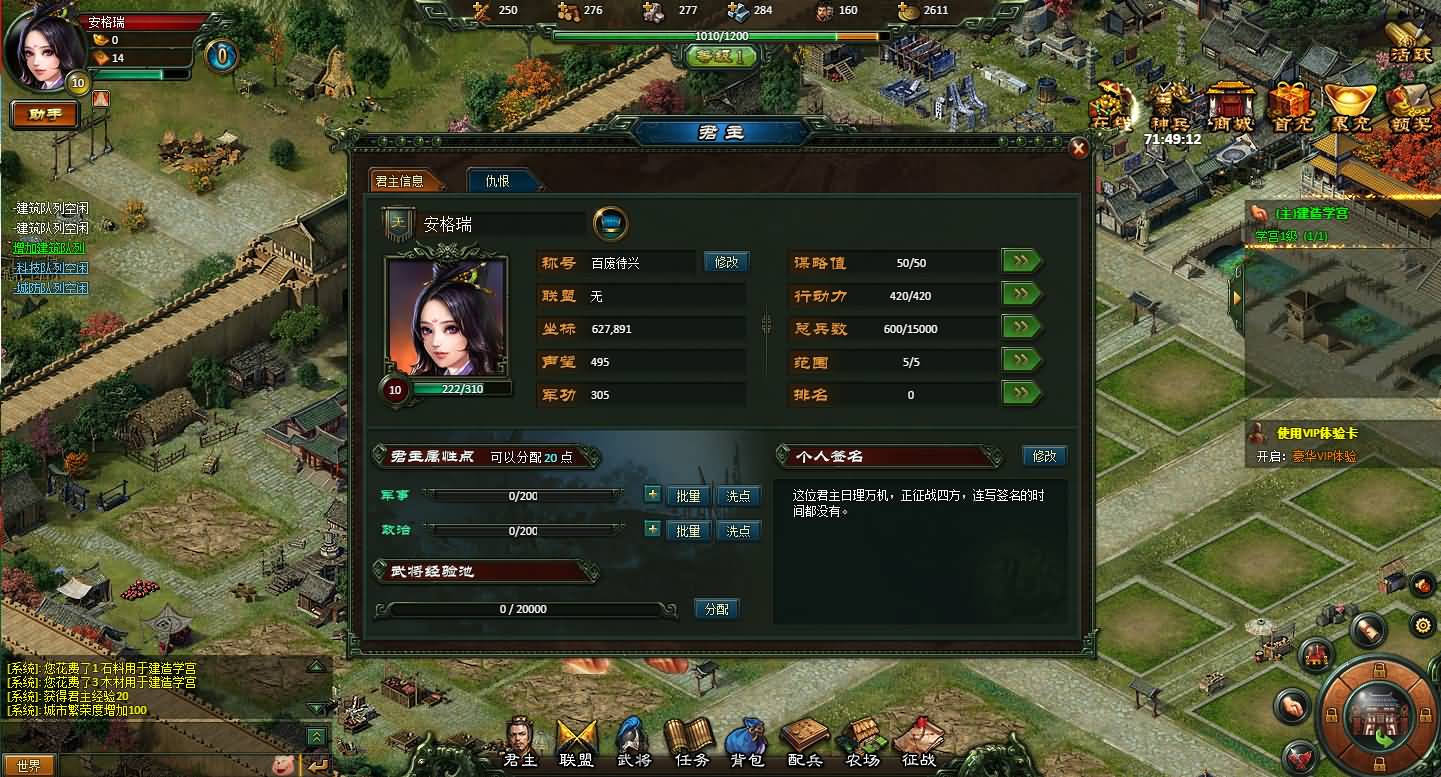This screenshot has width=1441, height=777.
Task: Close the 君主 lord panel
Action: click(x=1079, y=149)
